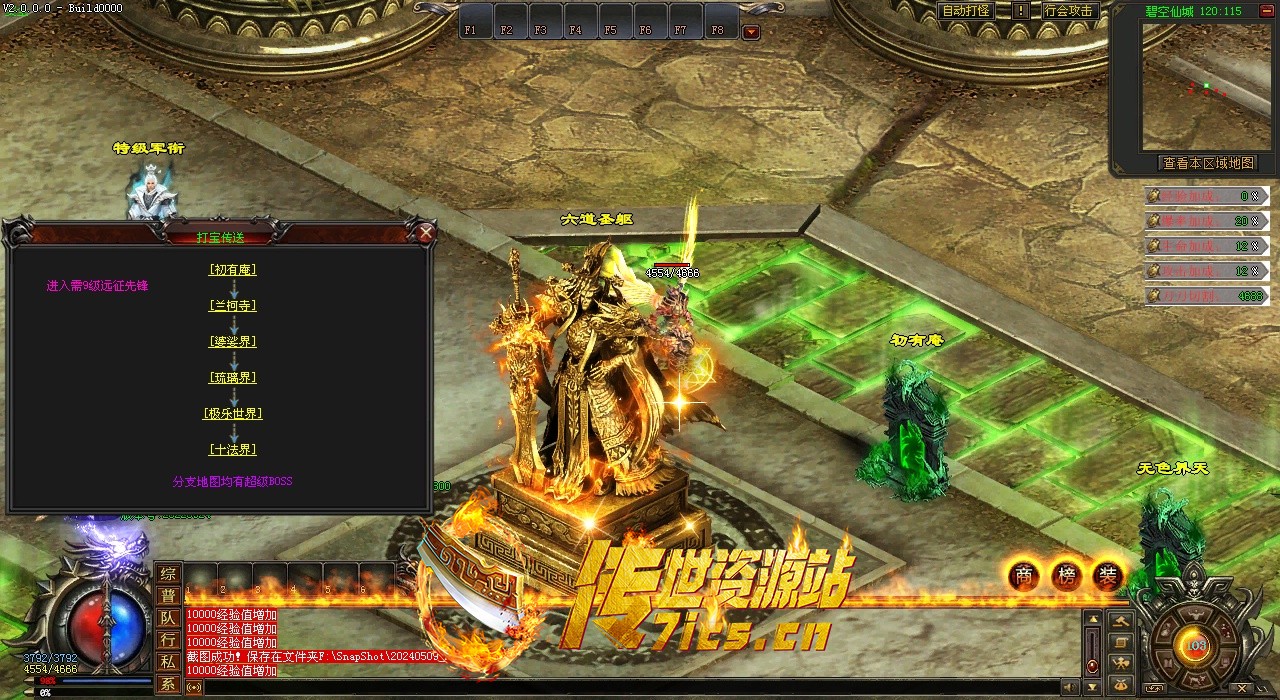Screen dimensions: 1280x700
Task: Click the speaker sound toggle icon
Action: [1071, 687]
